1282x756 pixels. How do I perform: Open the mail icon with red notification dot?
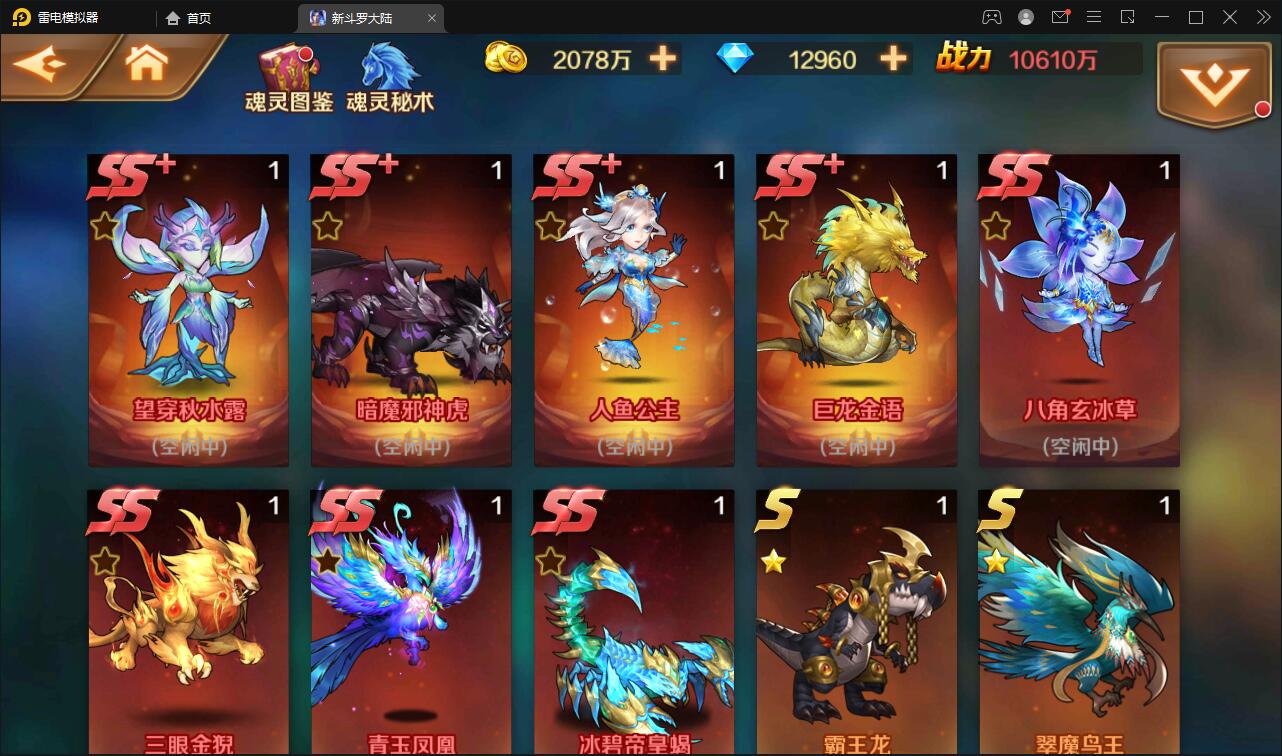click(1060, 17)
